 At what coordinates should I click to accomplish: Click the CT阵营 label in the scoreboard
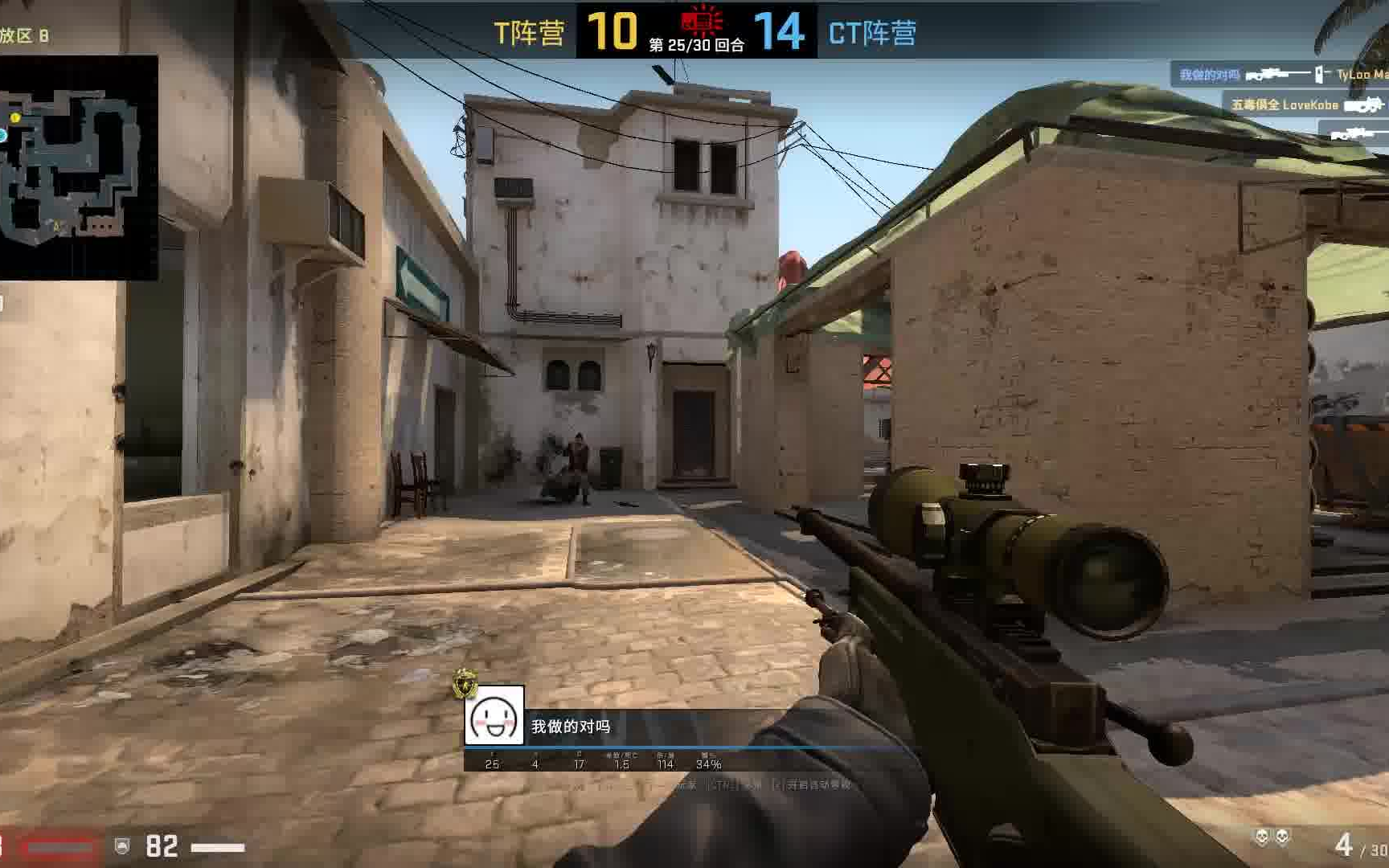point(871,34)
